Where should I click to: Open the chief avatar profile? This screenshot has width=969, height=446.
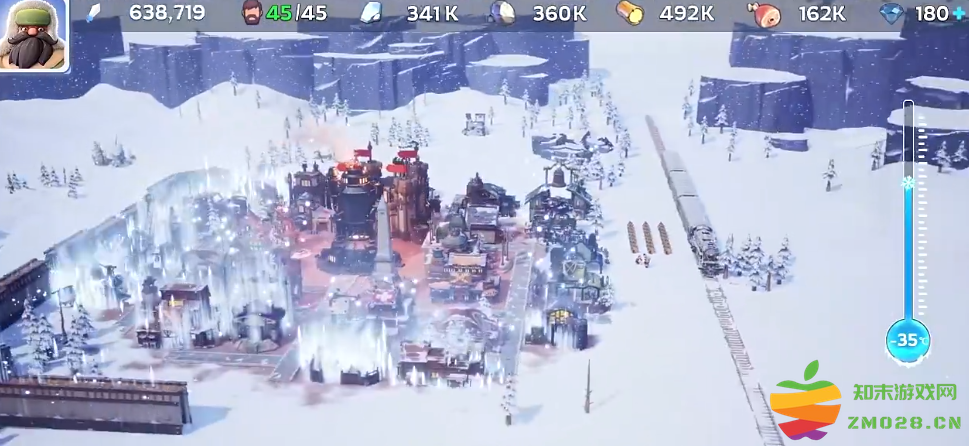tap(33, 35)
